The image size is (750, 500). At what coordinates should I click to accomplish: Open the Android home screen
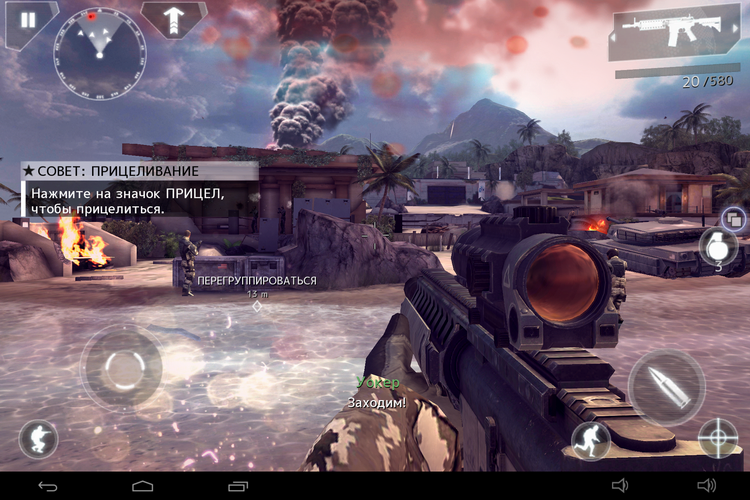(143, 486)
